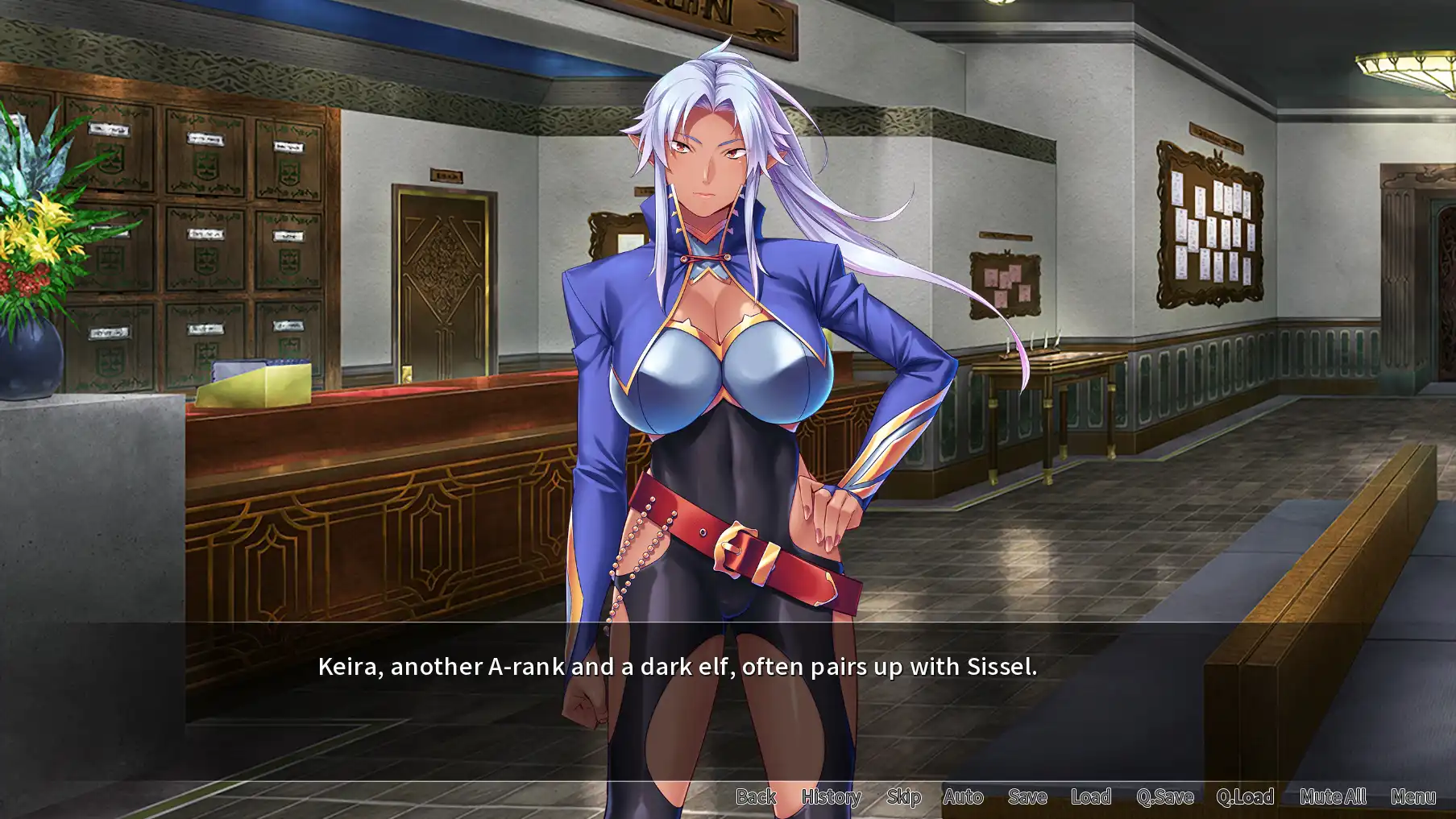Open the dialogue History log
The width and height of the screenshot is (1456, 819).
click(831, 796)
